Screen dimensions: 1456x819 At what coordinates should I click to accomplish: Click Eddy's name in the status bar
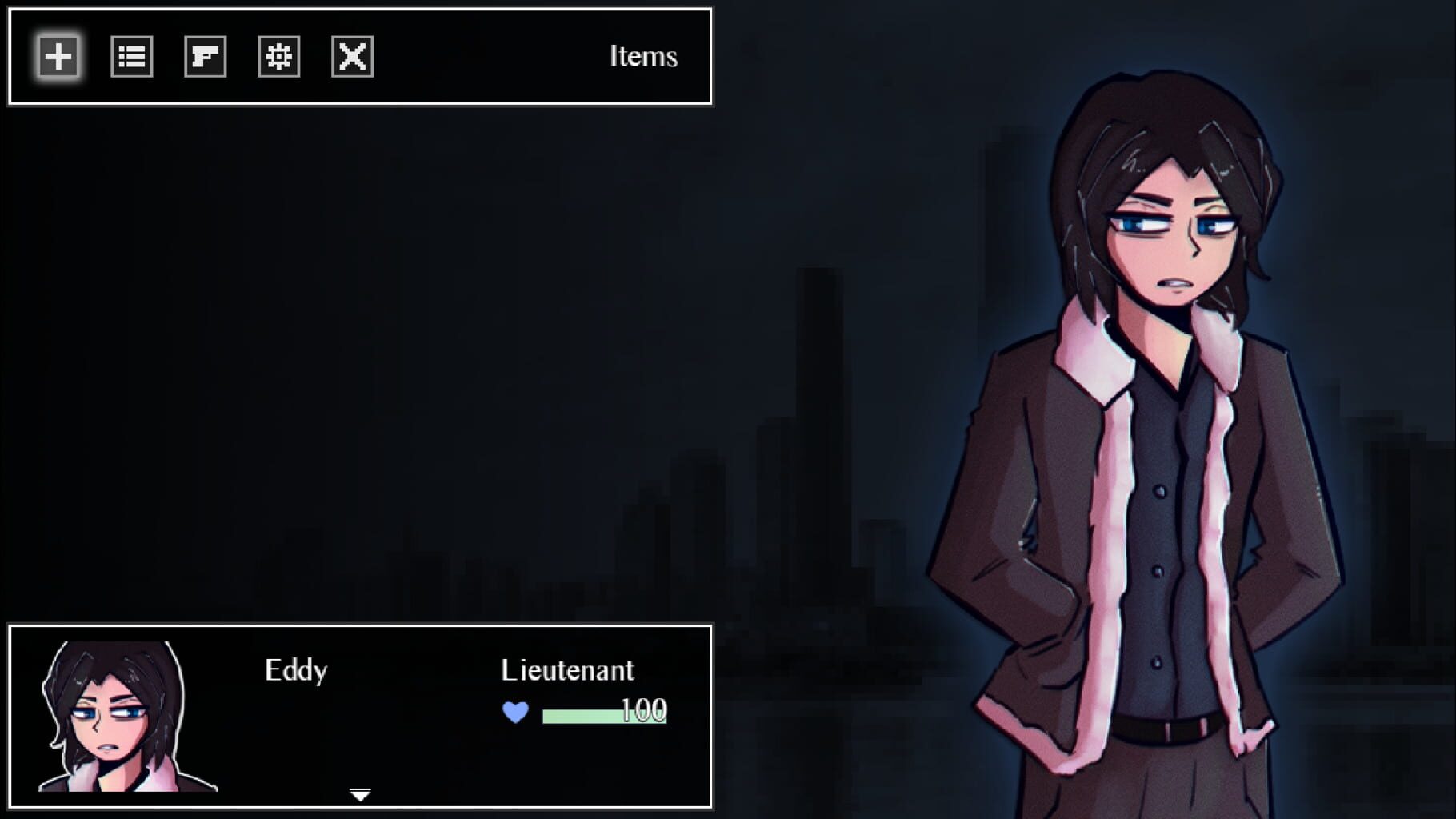click(297, 670)
